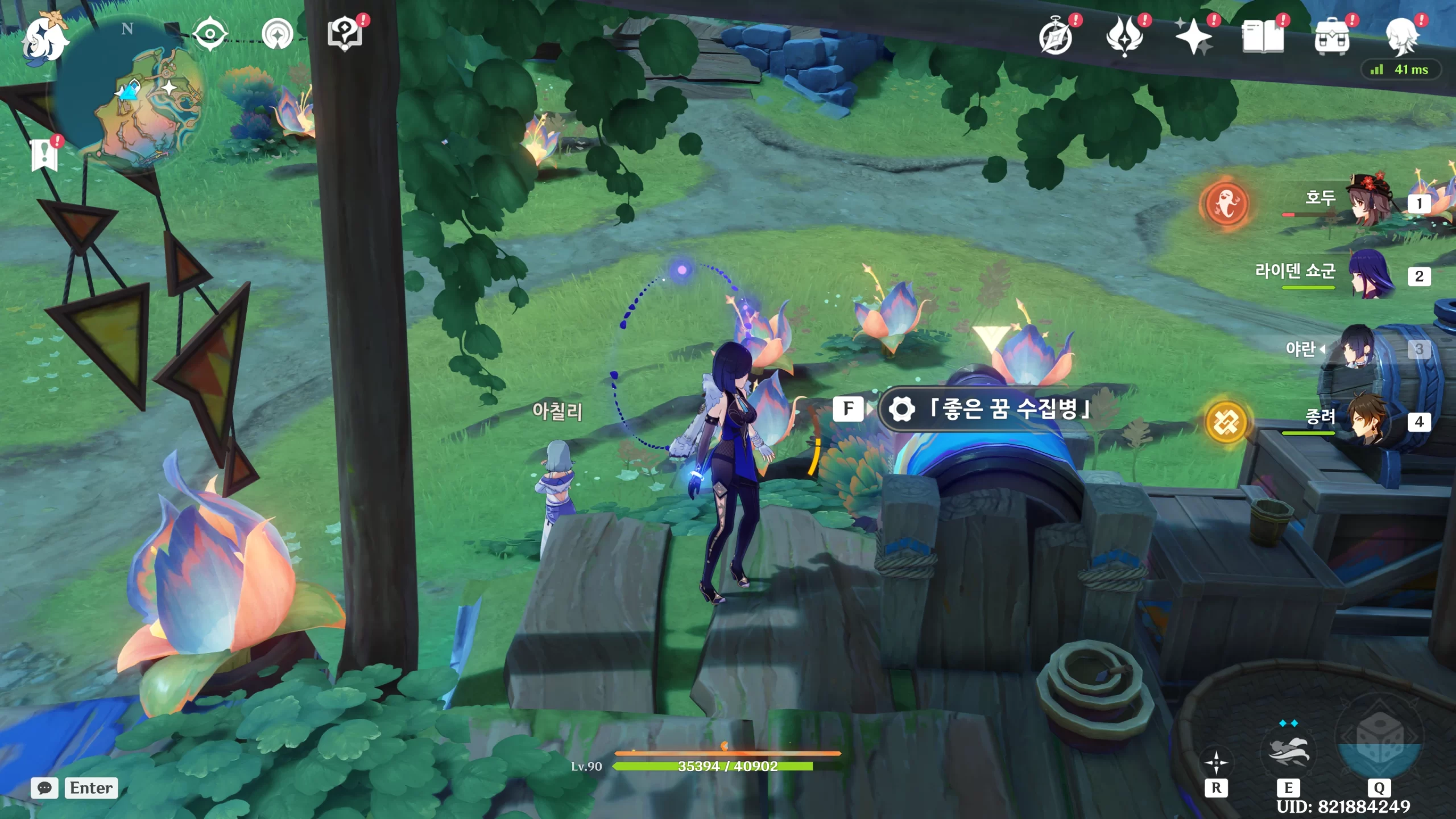Image resolution: width=1456 pixels, height=819 pixels.
Task: Open the quest log bookmark icon
Action: pos(44,155)
